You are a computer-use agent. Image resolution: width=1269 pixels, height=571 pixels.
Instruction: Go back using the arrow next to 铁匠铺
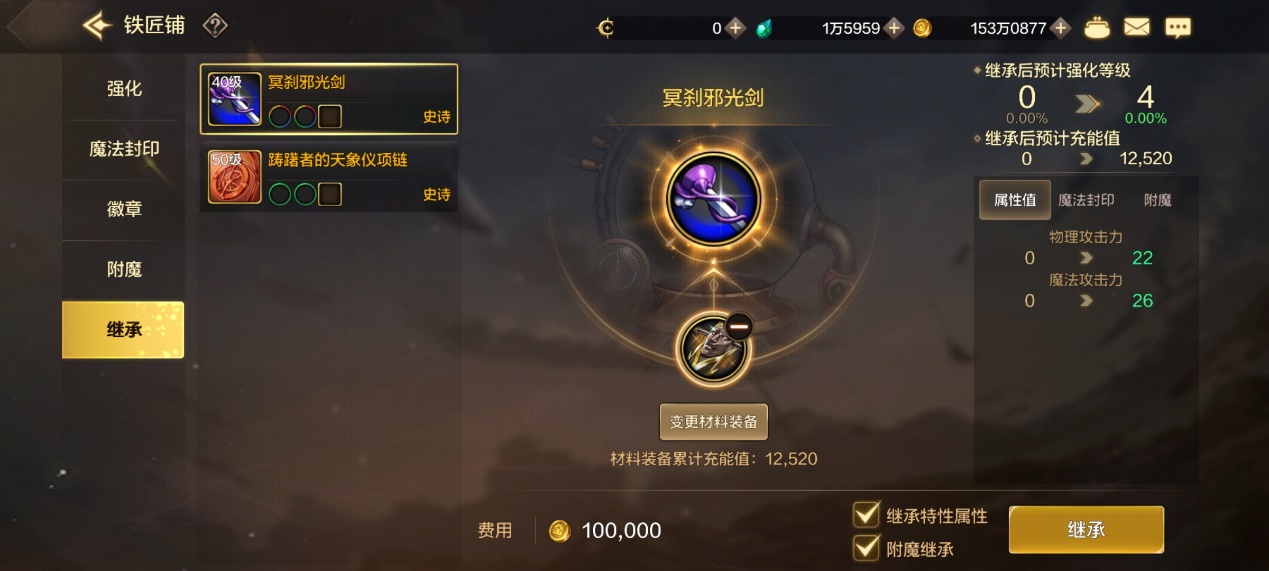[96, 26]
